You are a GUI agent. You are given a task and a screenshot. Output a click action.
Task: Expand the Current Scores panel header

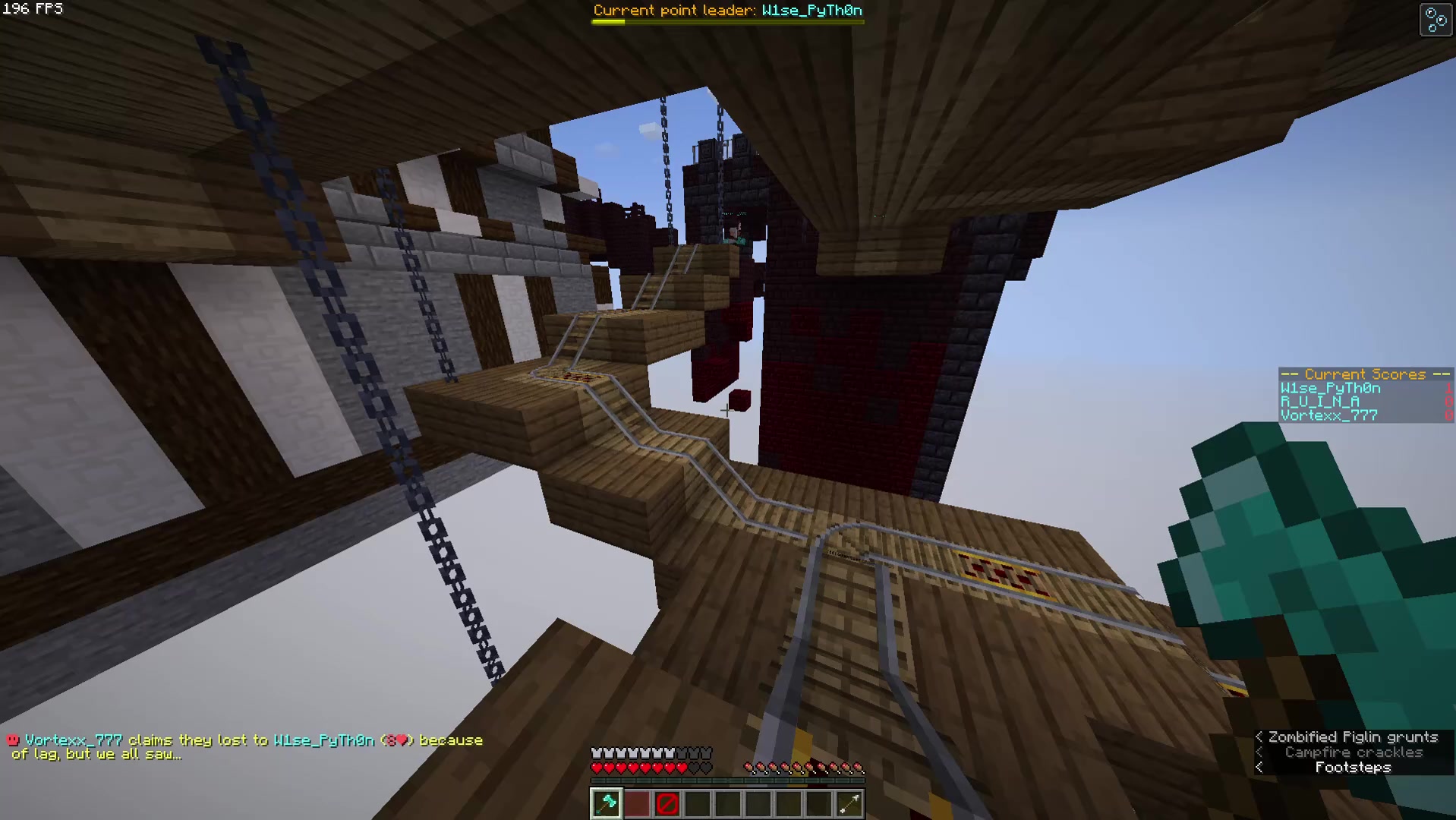[1364, 374]
